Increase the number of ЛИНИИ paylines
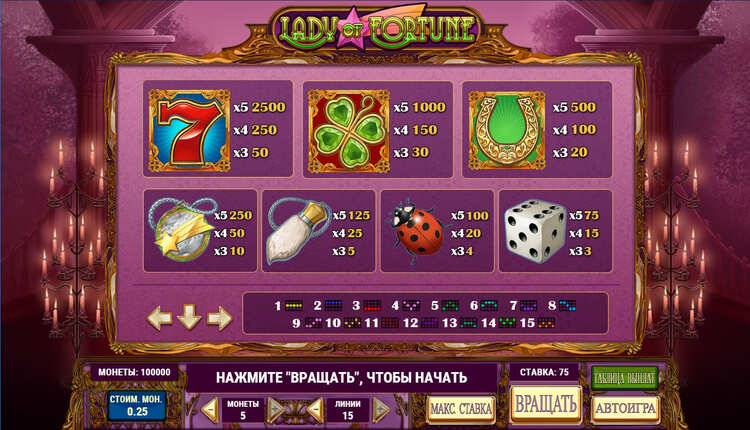This screenshot has height=430, width=750. click(381, 408)
